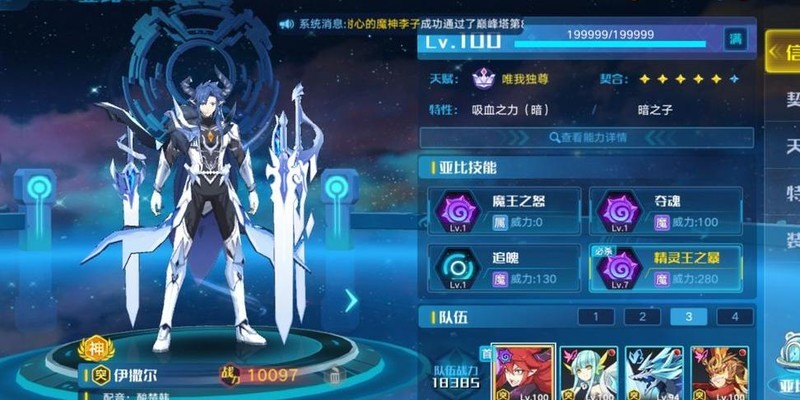
Task: Click the 满 max level button
Action: 736,38
